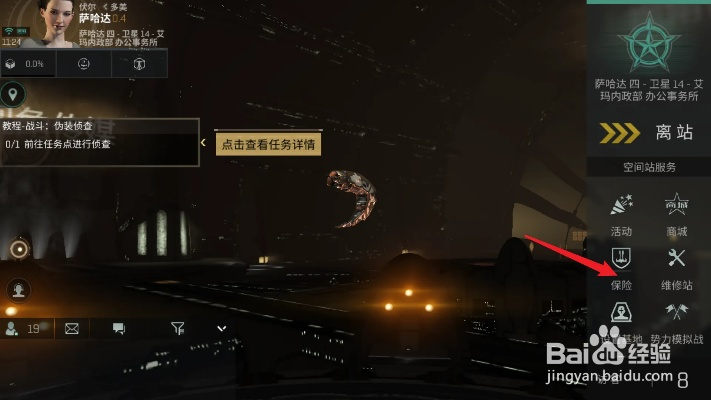Click the circular target icon on left edge
Screen dimensions: 711x400
point(18,249)
